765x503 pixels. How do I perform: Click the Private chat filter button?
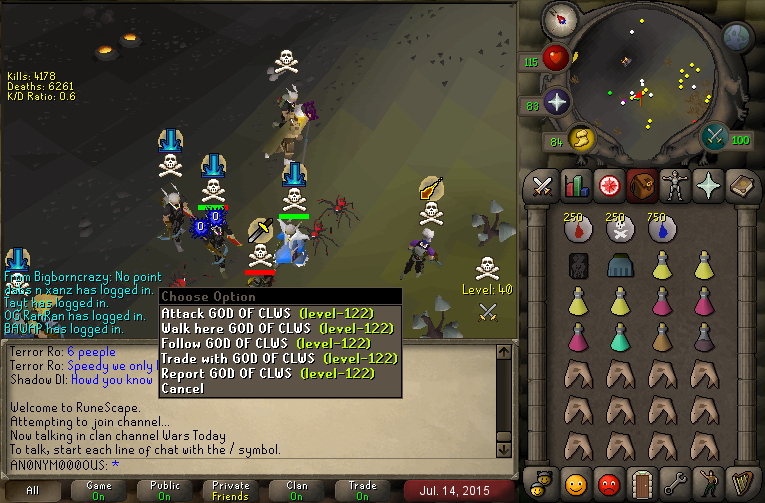(231, 490)
